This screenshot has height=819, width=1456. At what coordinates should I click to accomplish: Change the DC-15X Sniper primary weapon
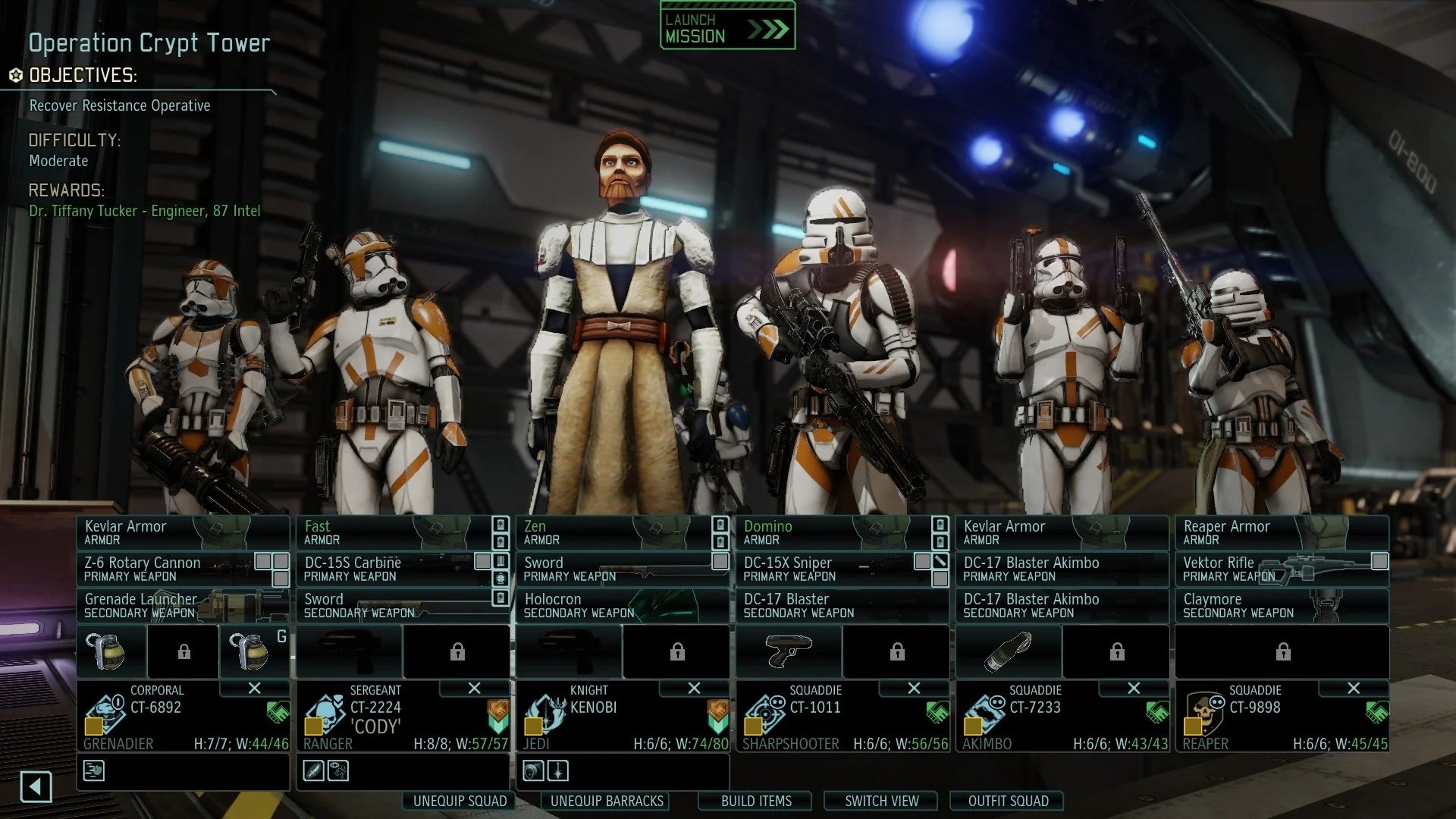pyautogui.click(x=827, y=569)
